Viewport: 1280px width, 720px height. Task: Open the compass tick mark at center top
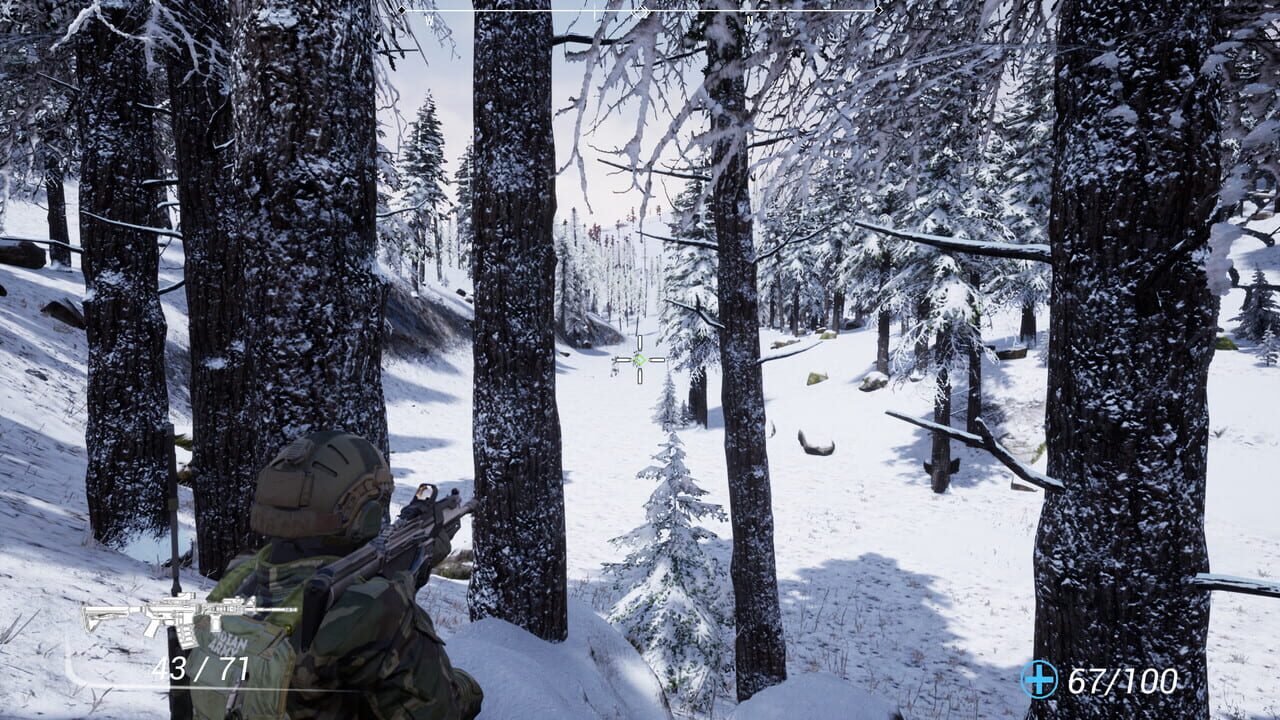pos(593,10)
